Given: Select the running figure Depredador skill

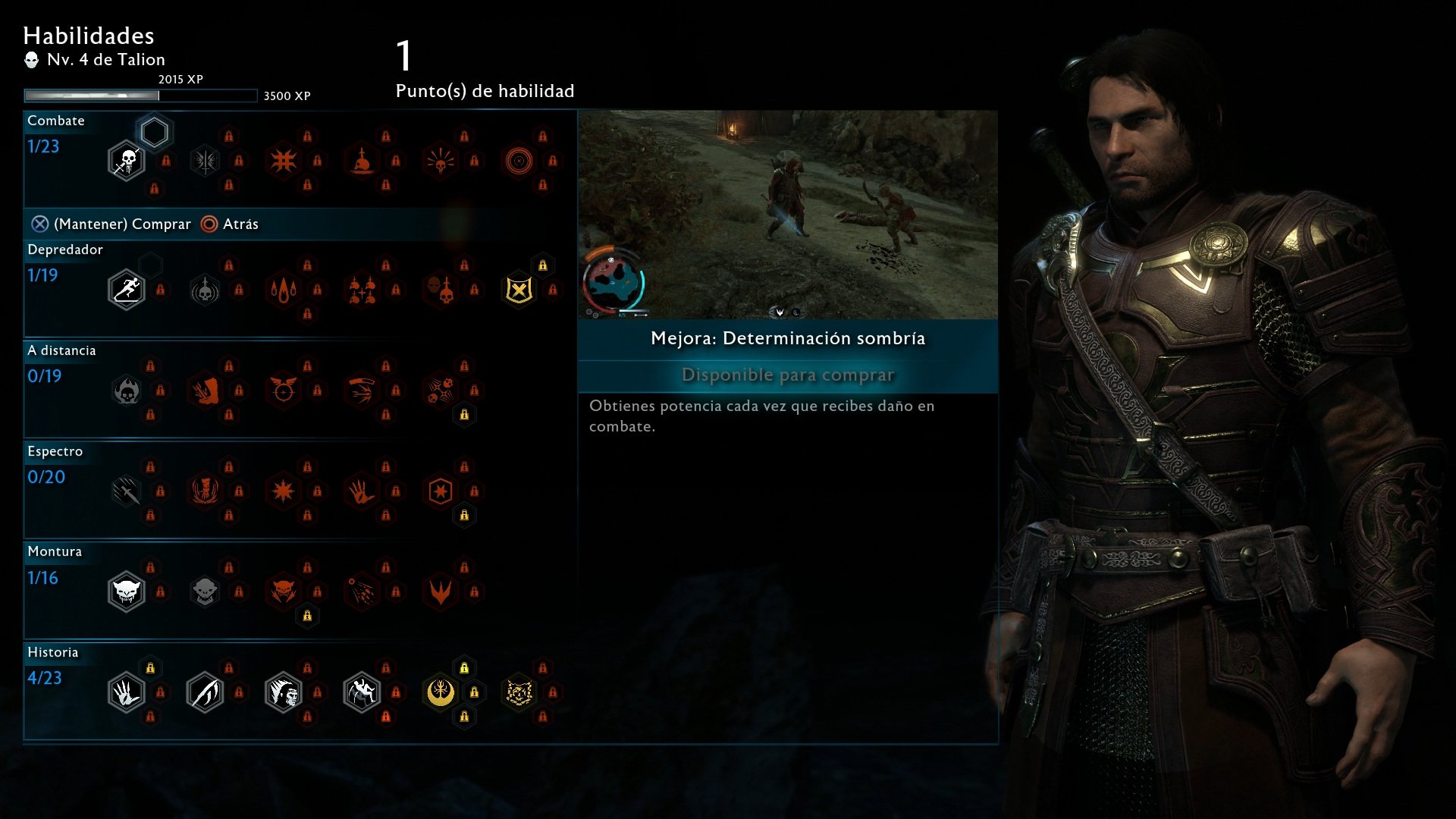Looking at the screenshot, I should [x=127, y=290].
